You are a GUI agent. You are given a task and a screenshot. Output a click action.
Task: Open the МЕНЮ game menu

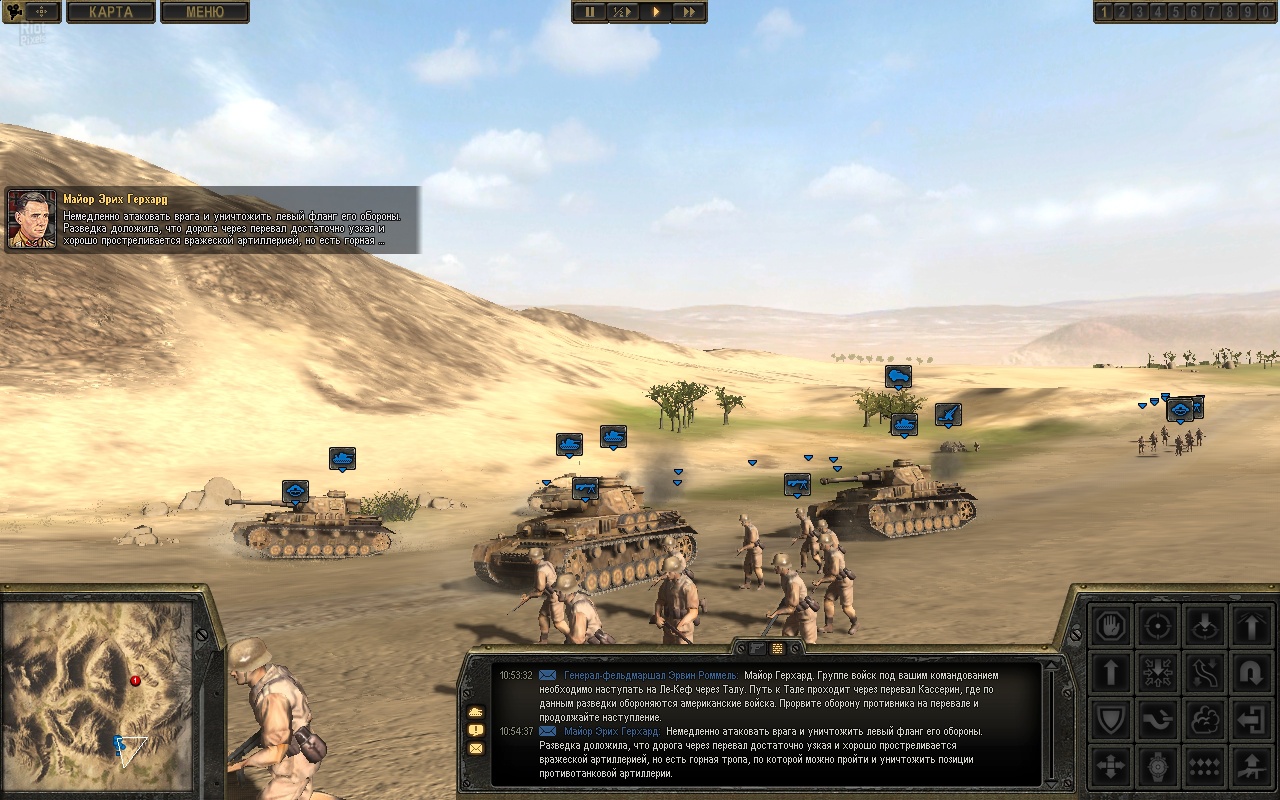coord(205,12)
